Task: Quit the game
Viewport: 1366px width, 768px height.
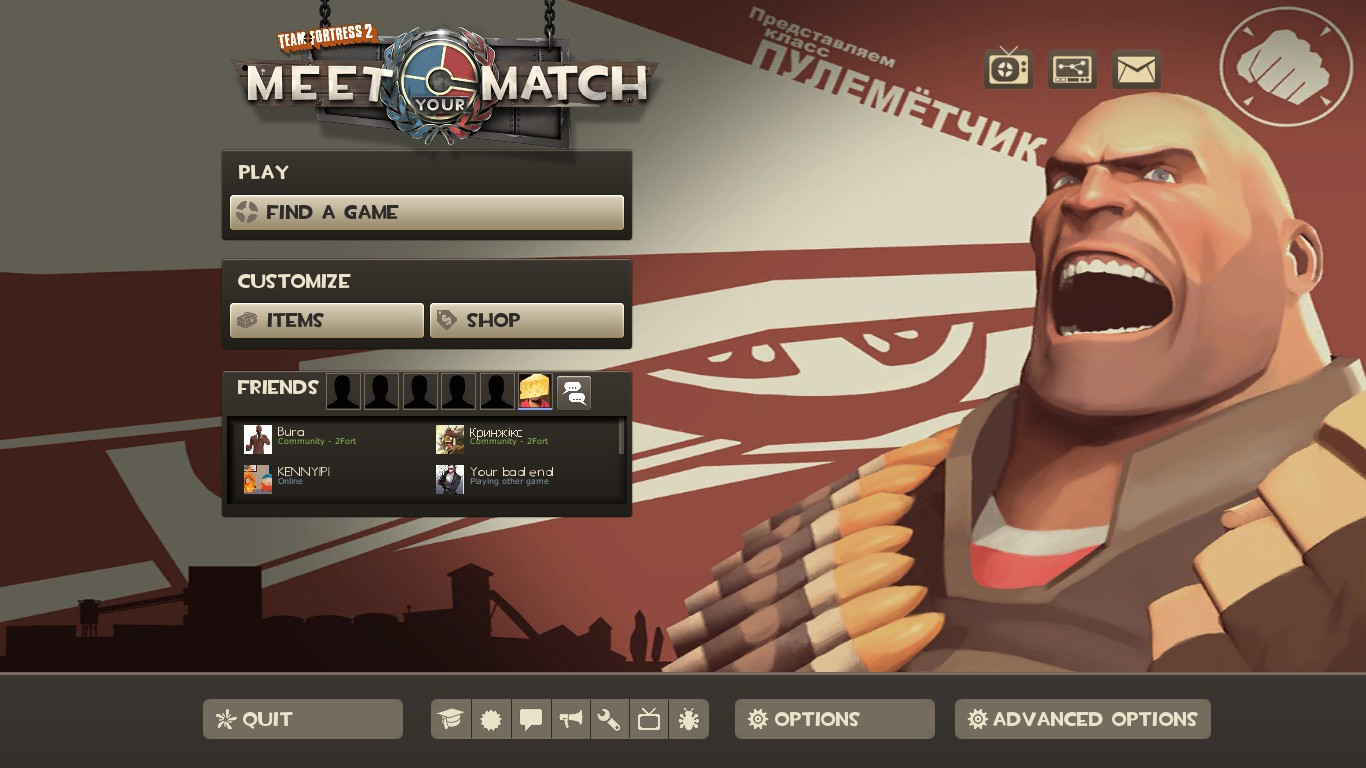Action: pos(302,718)
